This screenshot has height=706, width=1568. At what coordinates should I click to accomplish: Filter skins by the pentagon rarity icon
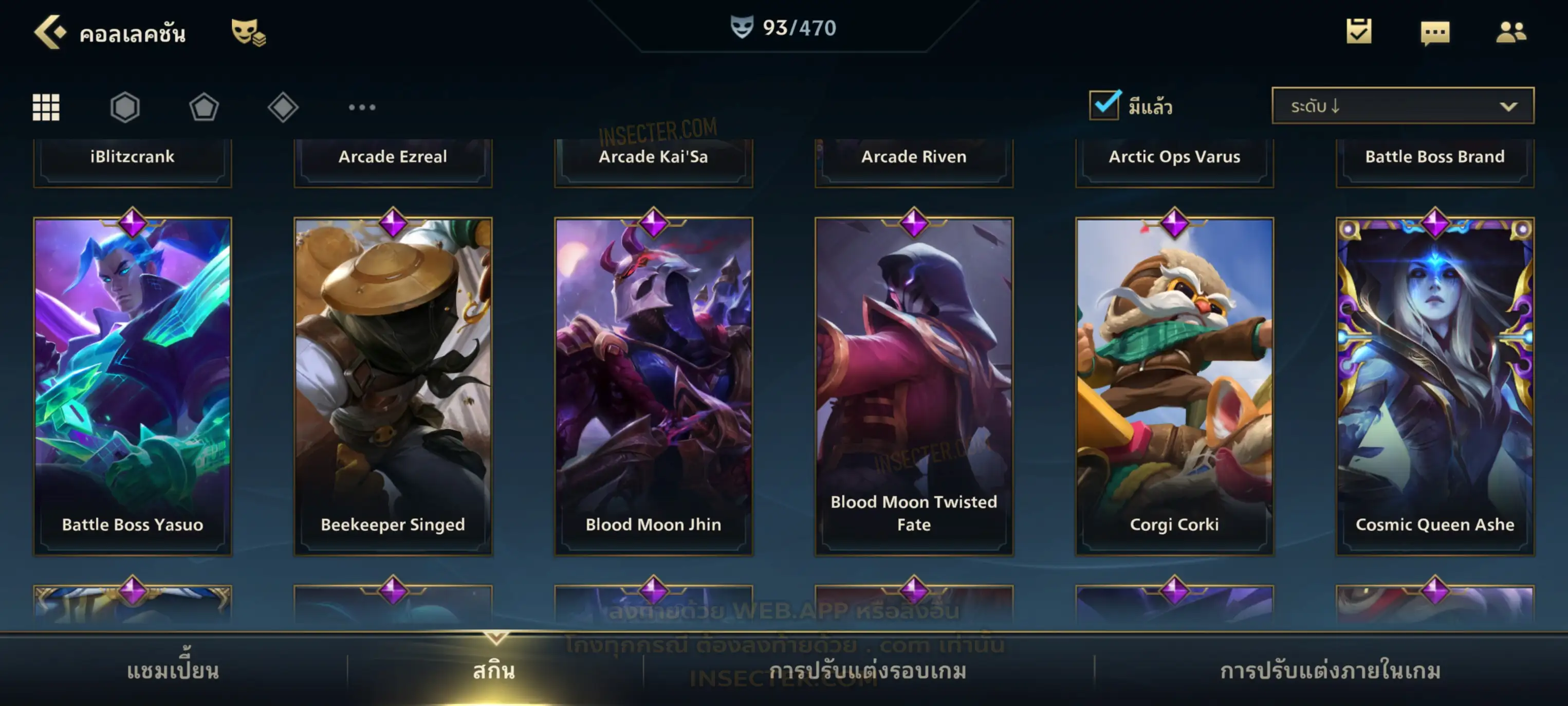pos(204,107)
